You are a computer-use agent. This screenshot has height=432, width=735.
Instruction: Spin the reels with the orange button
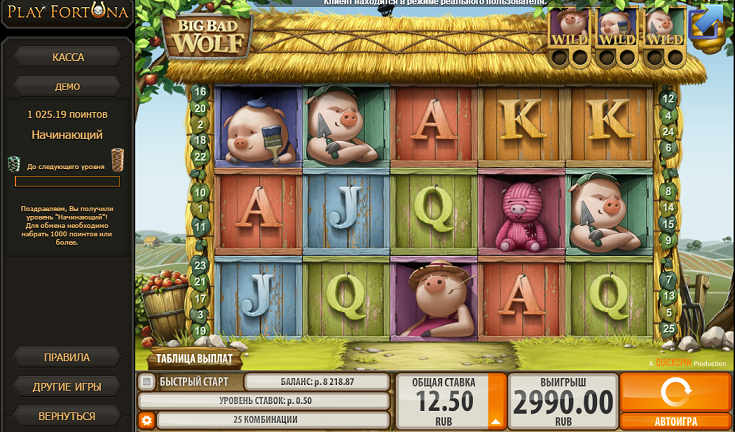point(676,392)
